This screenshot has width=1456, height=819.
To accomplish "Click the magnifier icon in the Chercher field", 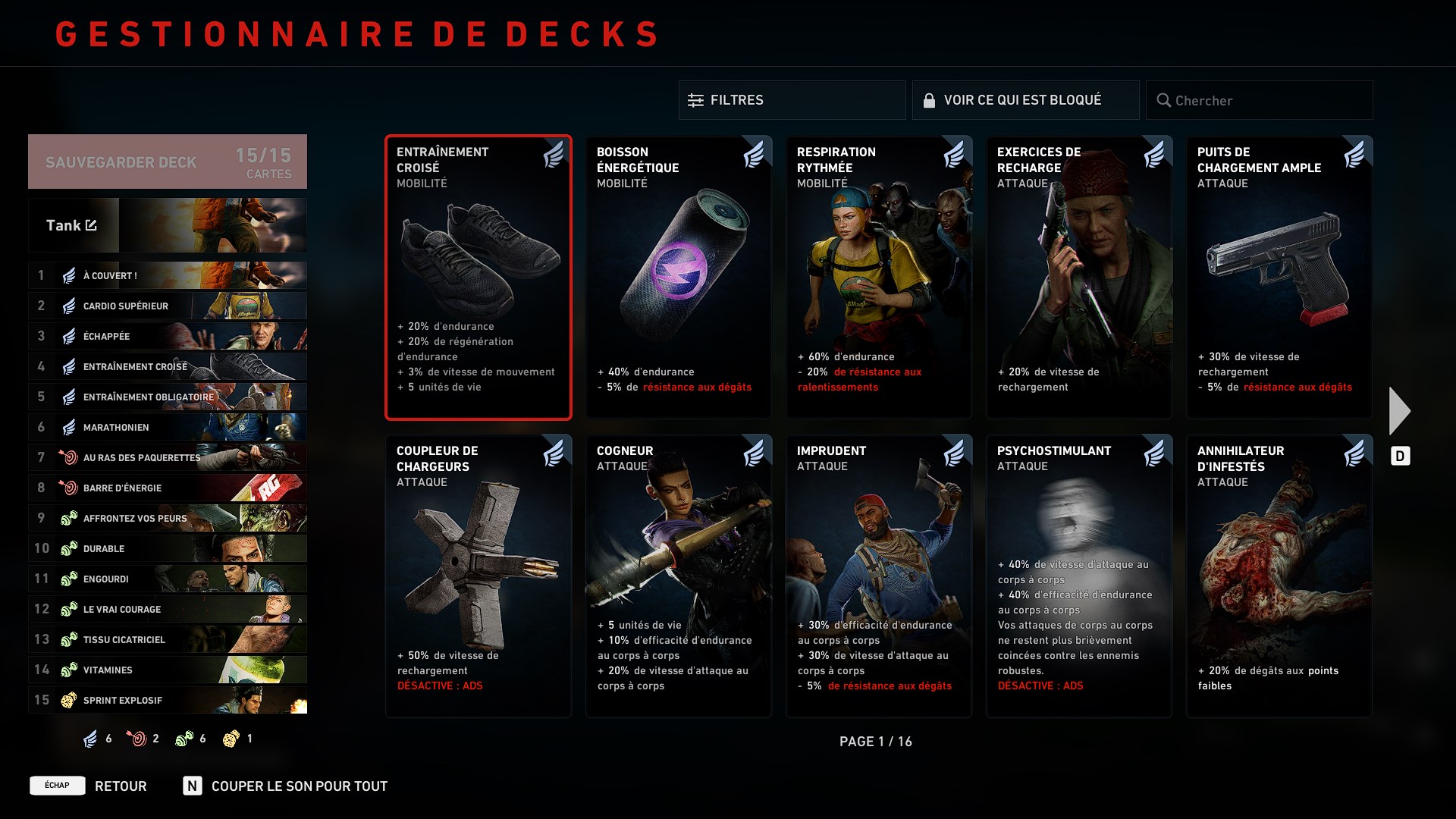I will pos(1163,99).
